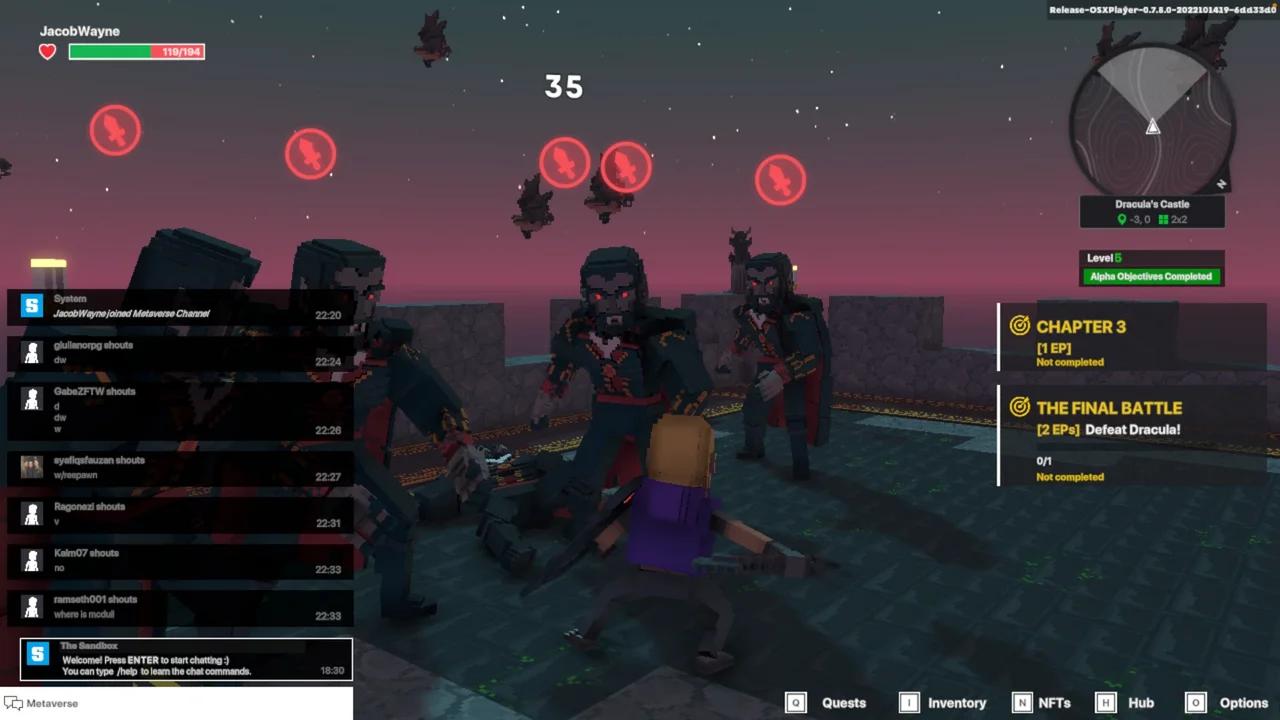Click the Q key icon beside Quests
Screen dimensions: 1280x720
click(796, 703)
